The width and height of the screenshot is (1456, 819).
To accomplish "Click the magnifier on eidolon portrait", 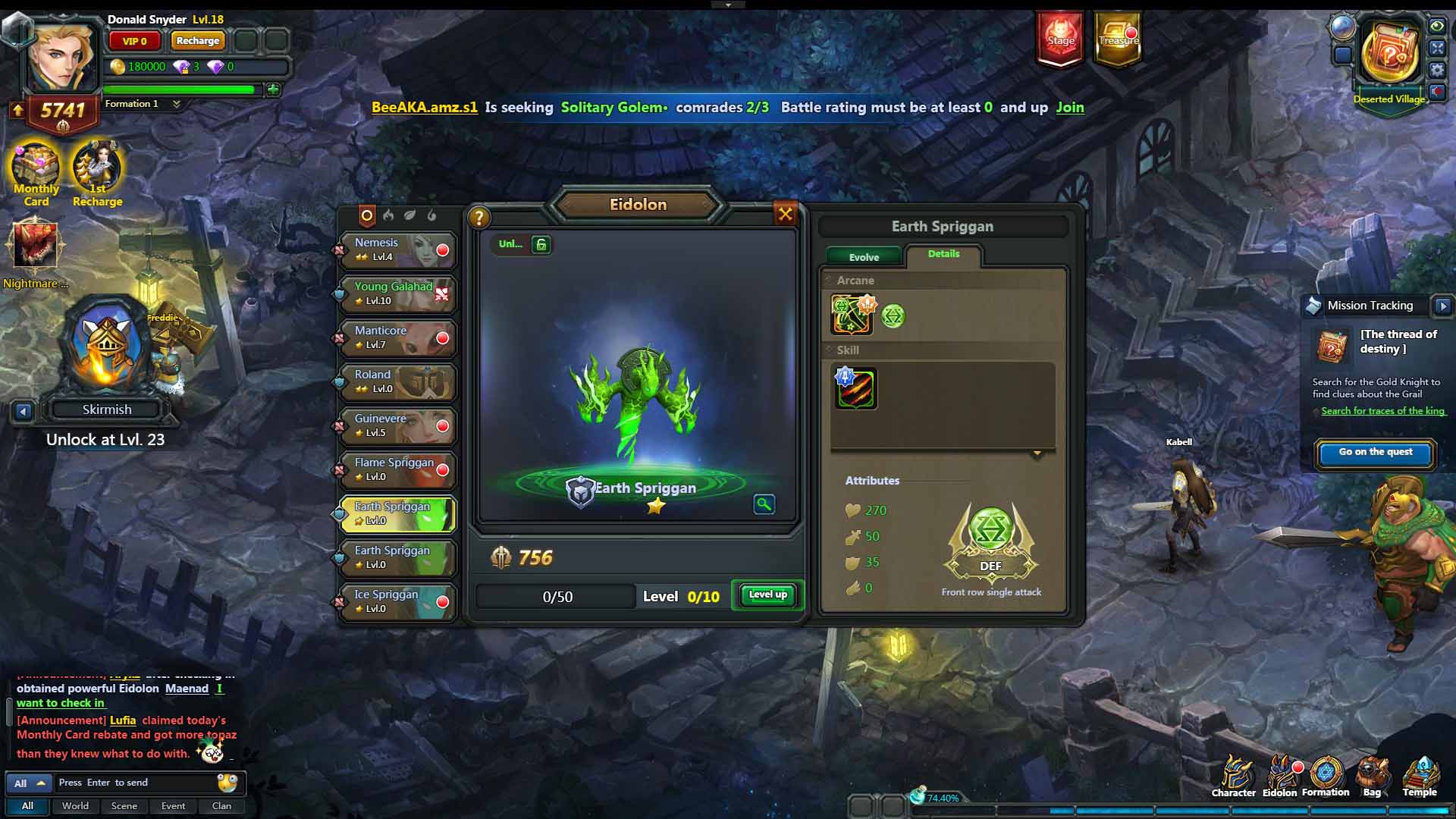I will point(764,504).
